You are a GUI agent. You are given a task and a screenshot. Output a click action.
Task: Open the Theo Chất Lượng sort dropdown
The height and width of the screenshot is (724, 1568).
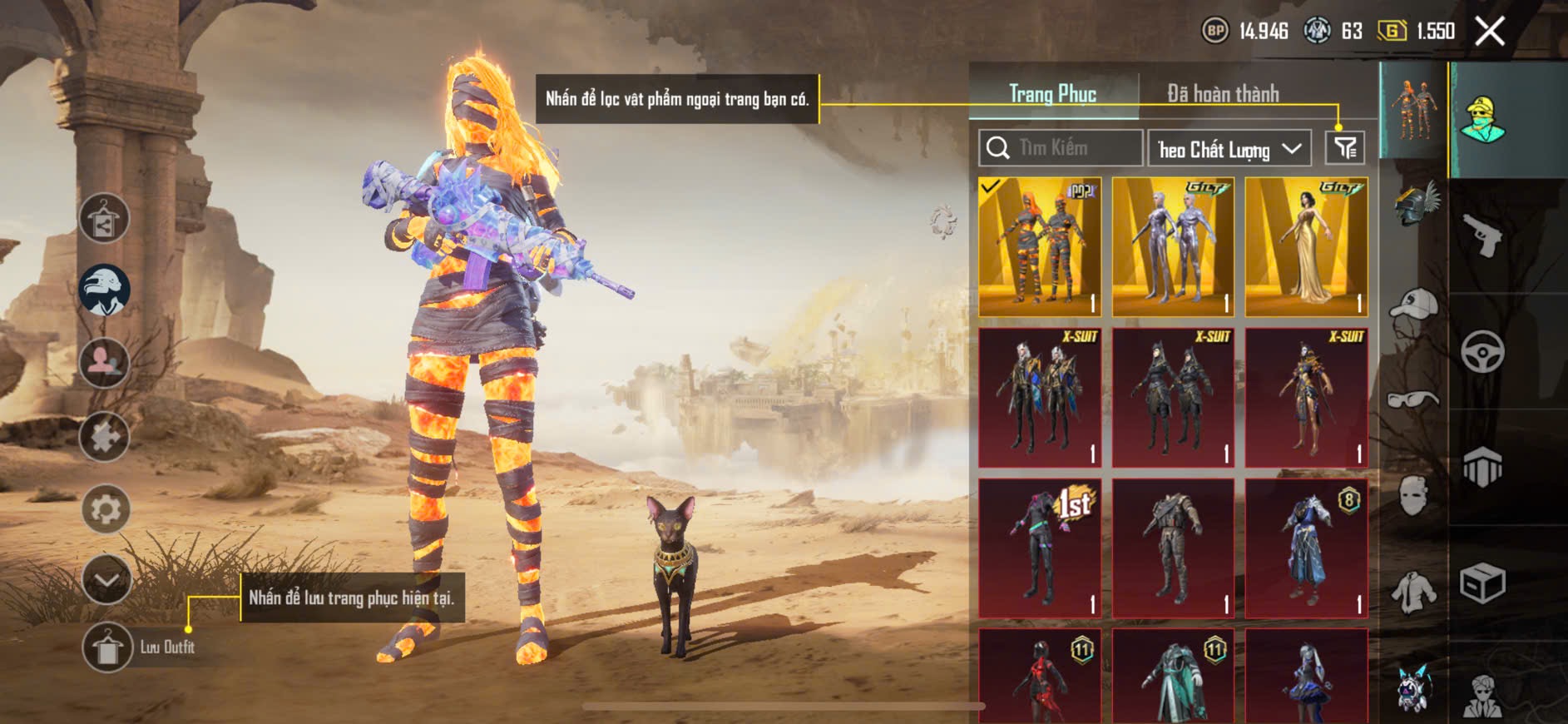pos(1229,149)
